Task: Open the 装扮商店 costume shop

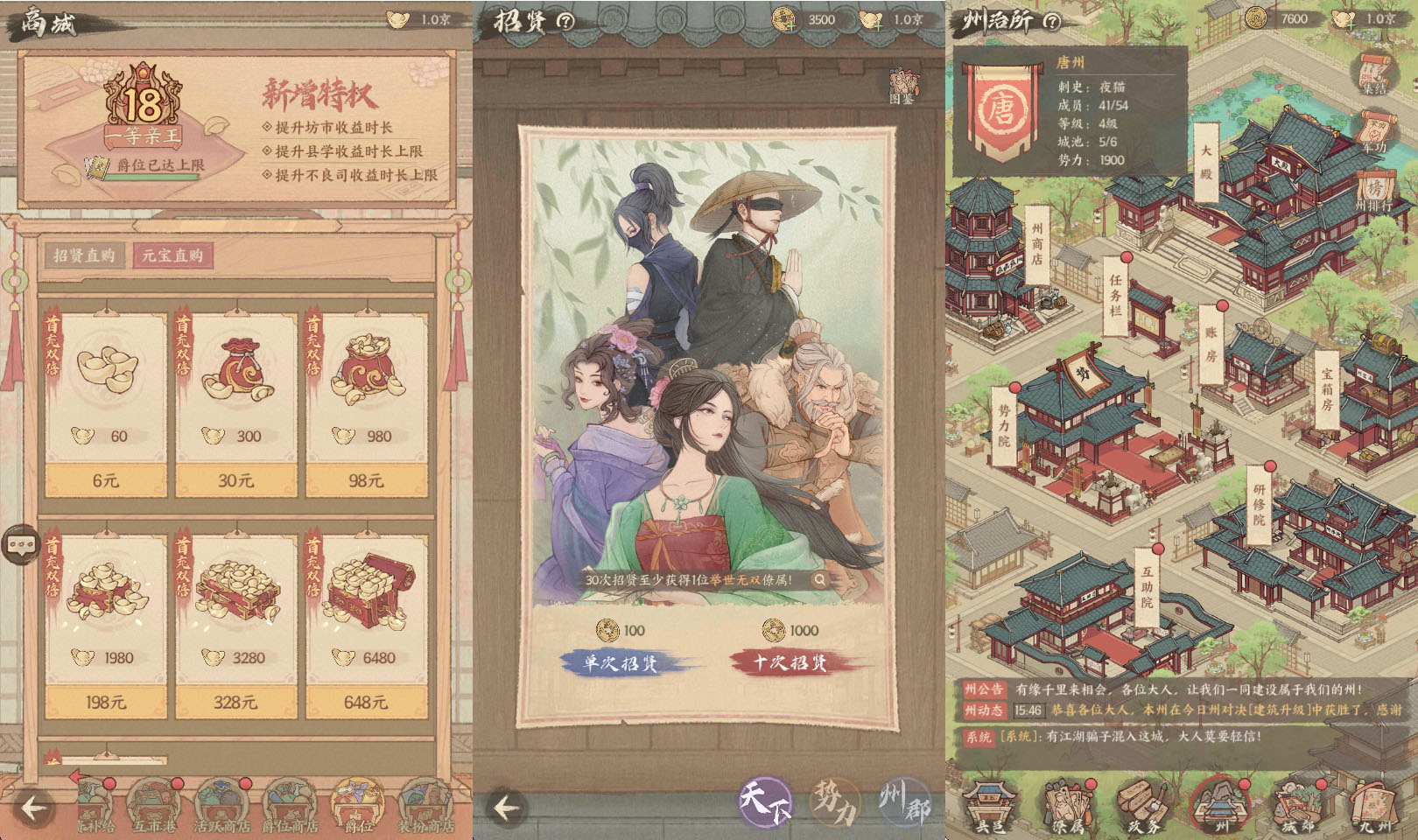Action: point(426,805)
